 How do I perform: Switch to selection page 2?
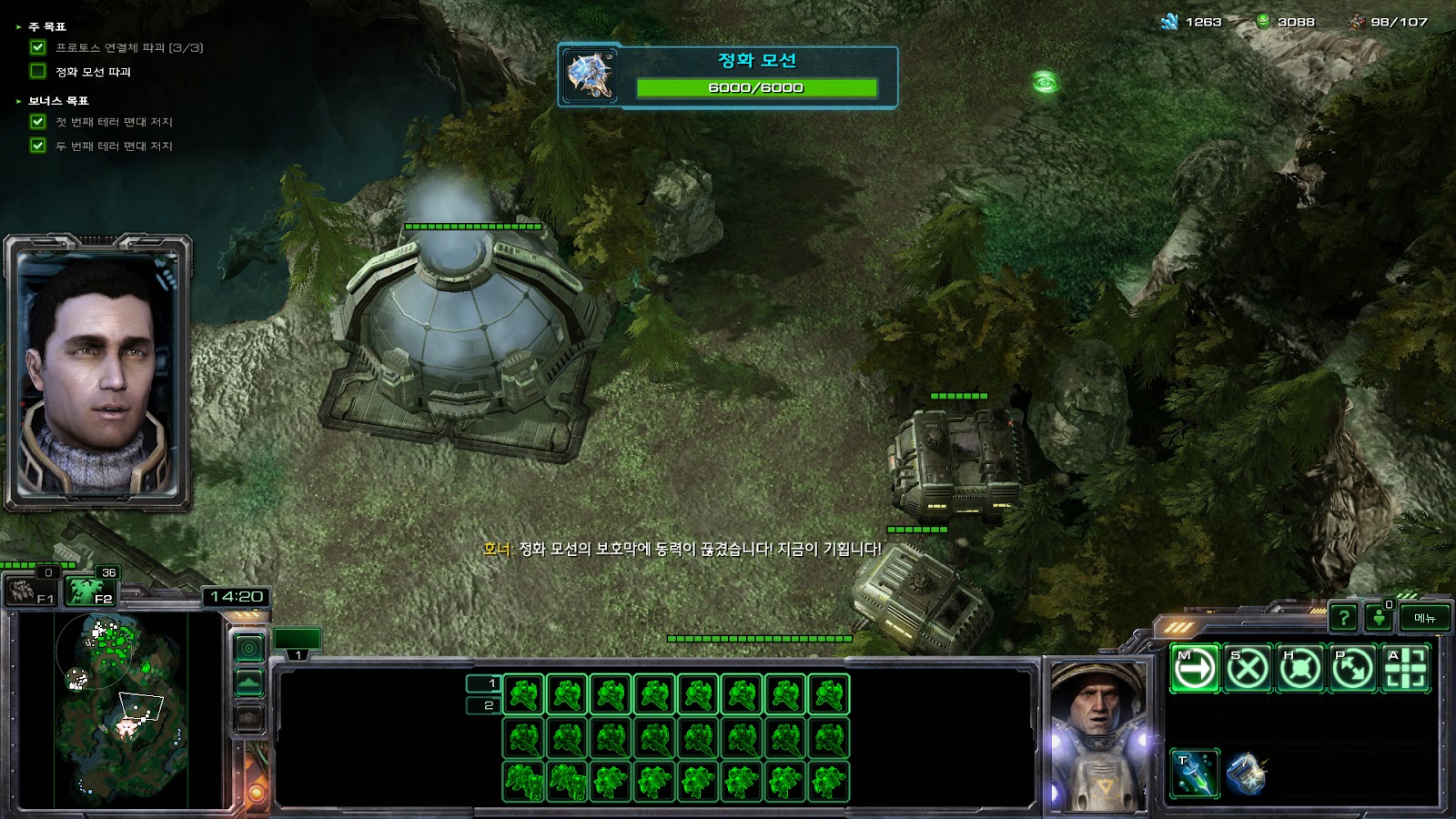(x=483, y=705)
